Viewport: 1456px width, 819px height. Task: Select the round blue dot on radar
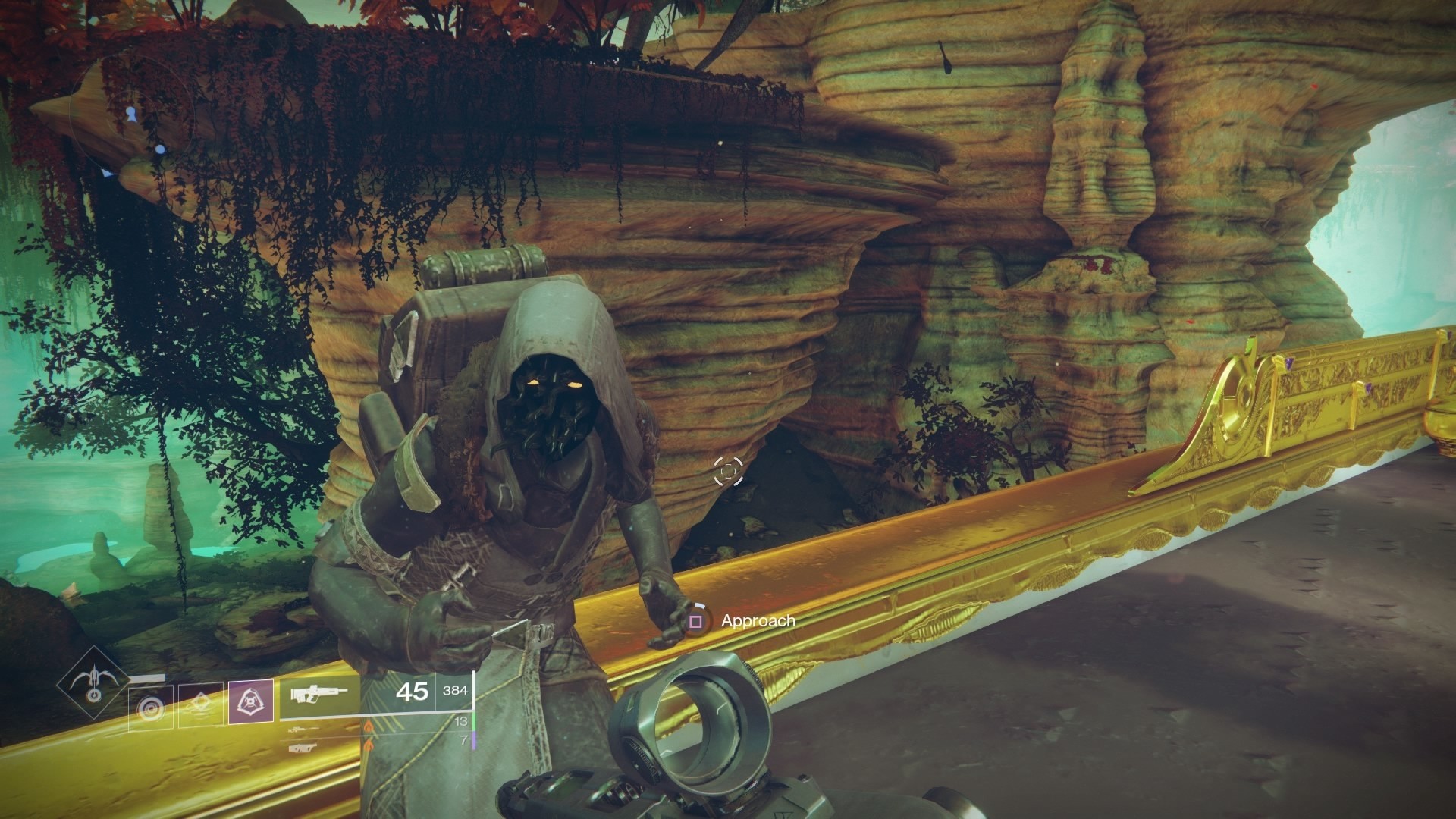pos(160,149)
